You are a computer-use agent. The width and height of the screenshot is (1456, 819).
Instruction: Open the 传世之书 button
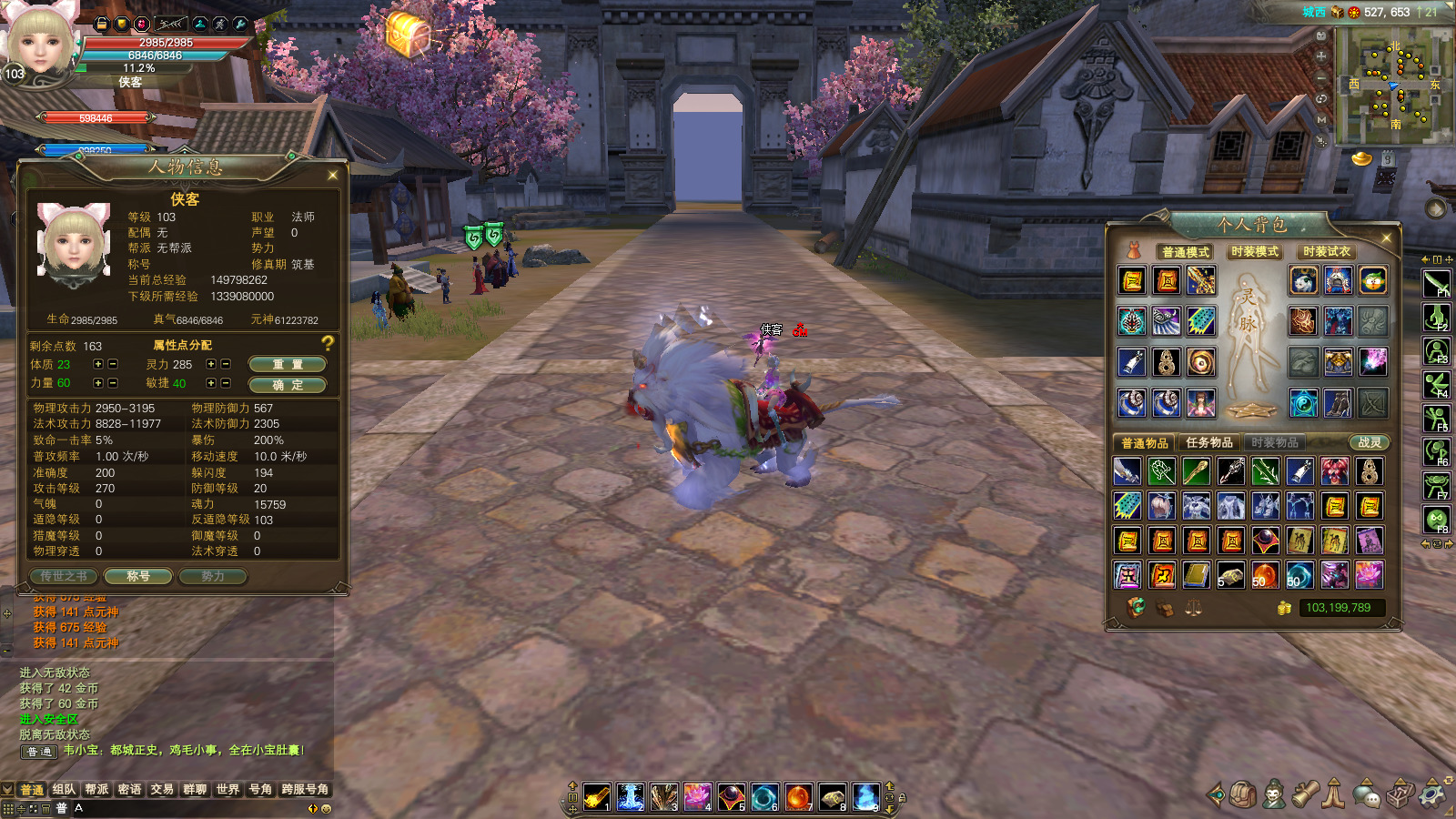[x=64, y=576]
